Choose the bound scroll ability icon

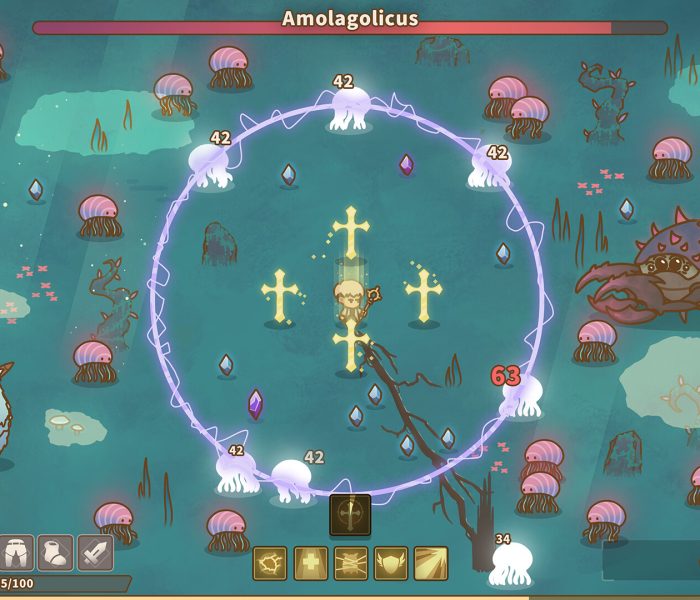click(x=350, y=563)
